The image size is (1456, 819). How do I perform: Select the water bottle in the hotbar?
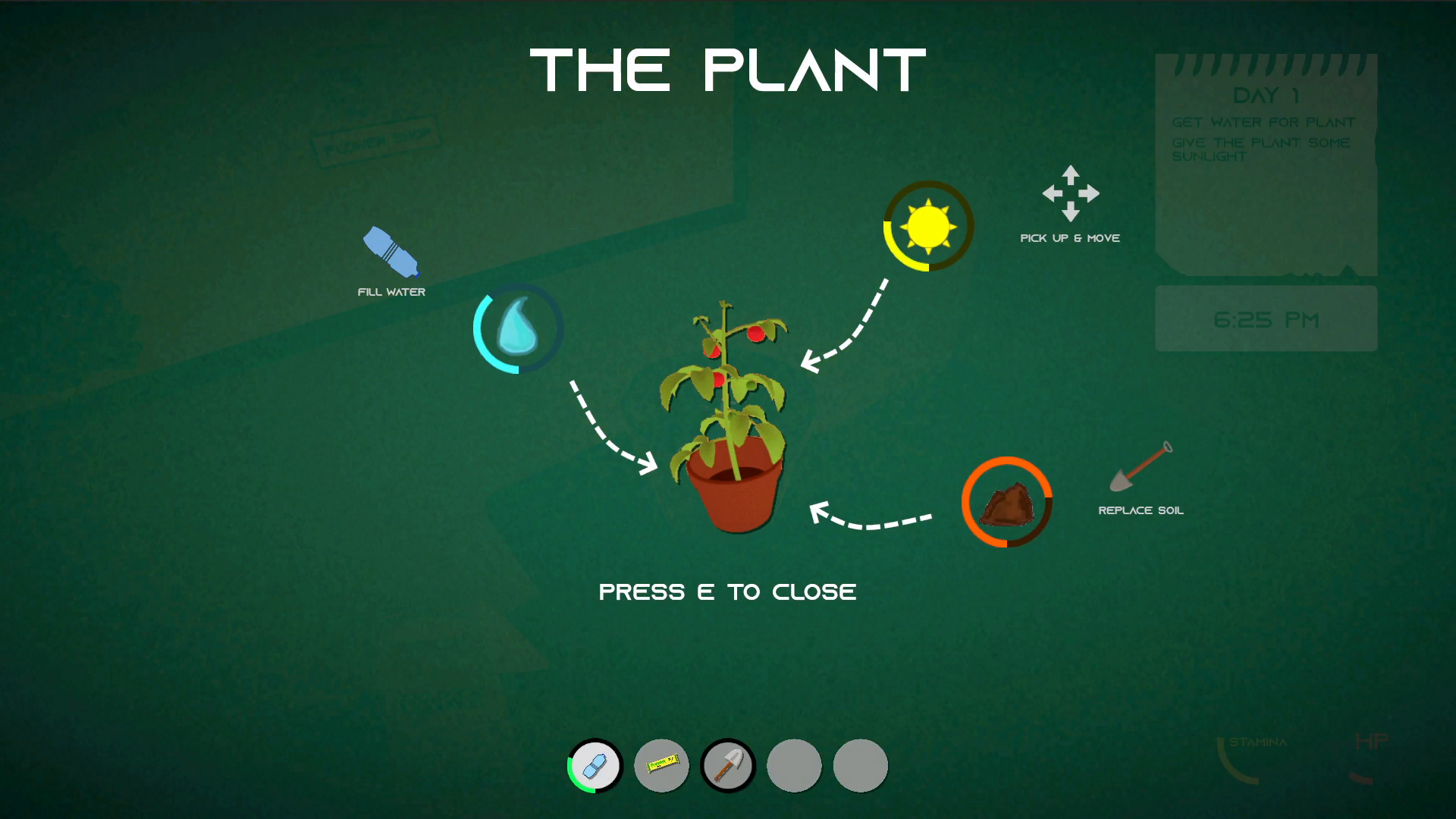(x=595, y=766)
